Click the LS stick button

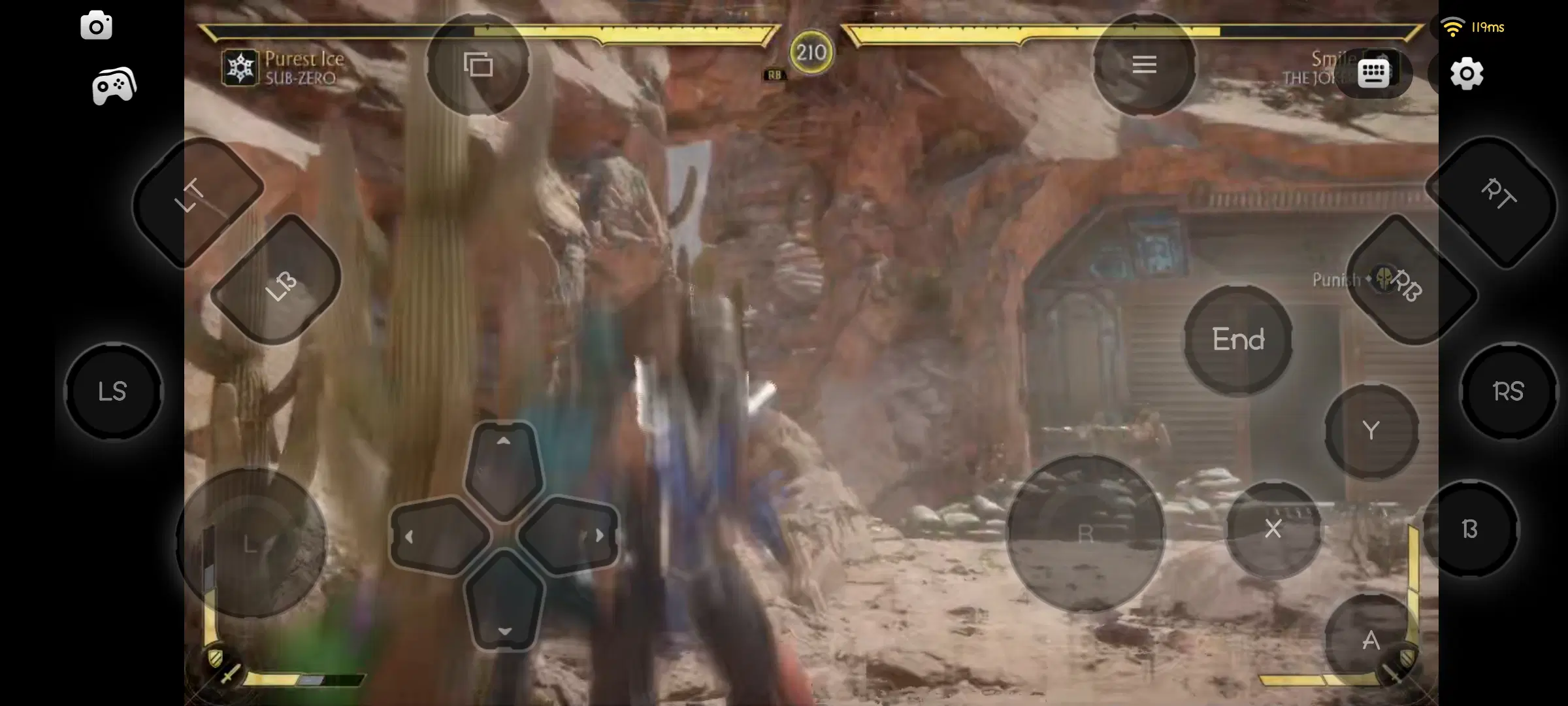[x=113, y=390]
